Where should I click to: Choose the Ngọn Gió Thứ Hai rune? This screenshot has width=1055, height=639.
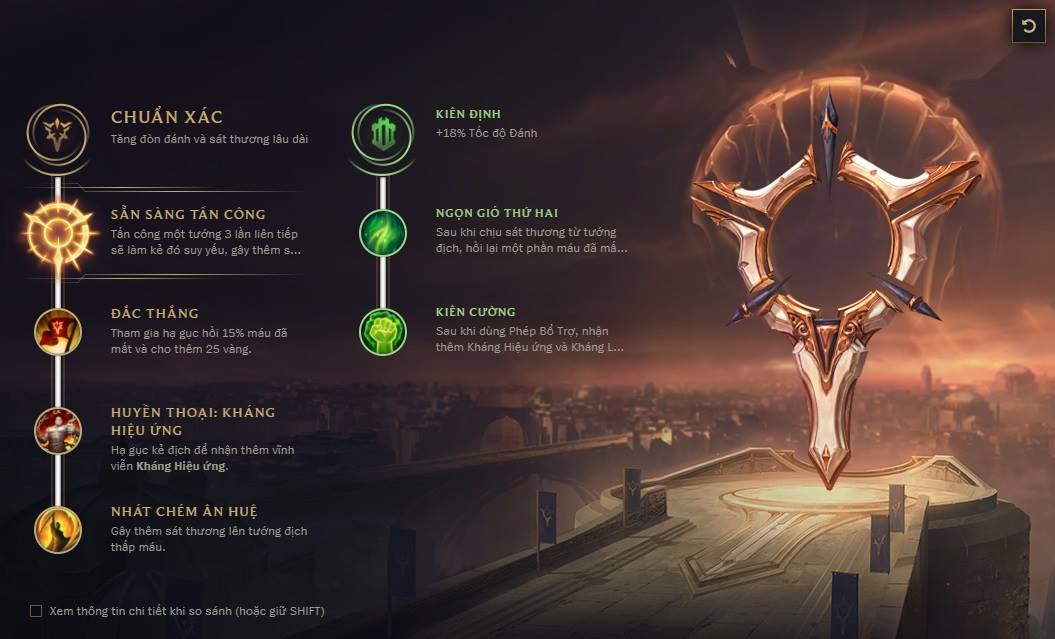pos(383,232)
